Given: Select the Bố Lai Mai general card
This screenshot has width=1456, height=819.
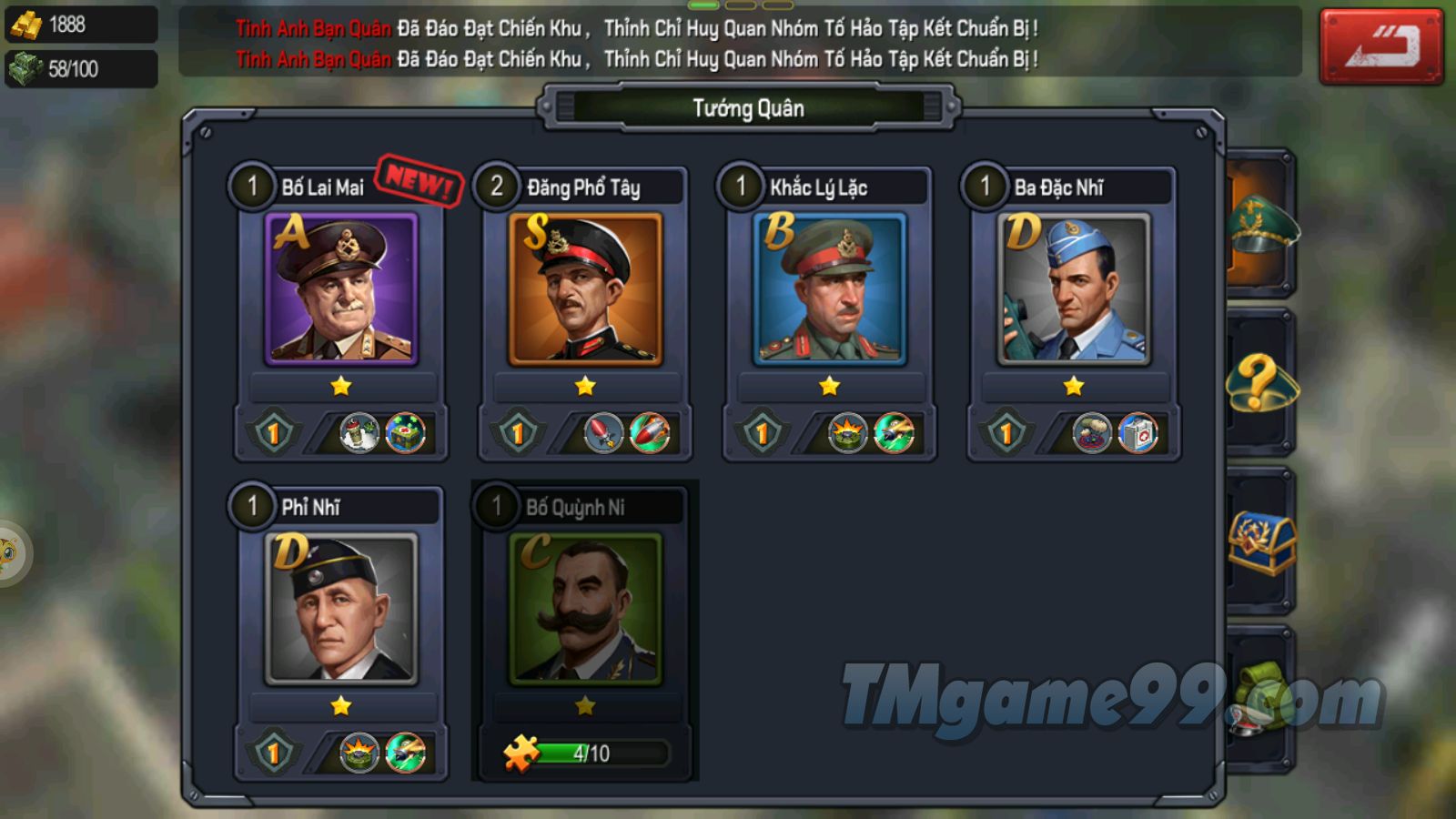Looking at the screenshot, I should tap(341, 289).
